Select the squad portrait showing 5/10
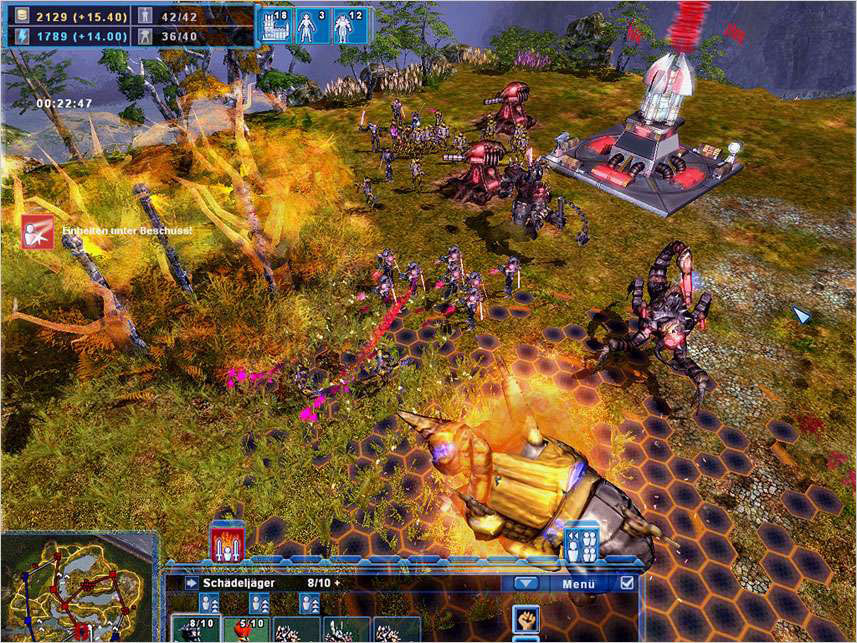The height and width of the screenshot is (643, 857). (246, 629)
